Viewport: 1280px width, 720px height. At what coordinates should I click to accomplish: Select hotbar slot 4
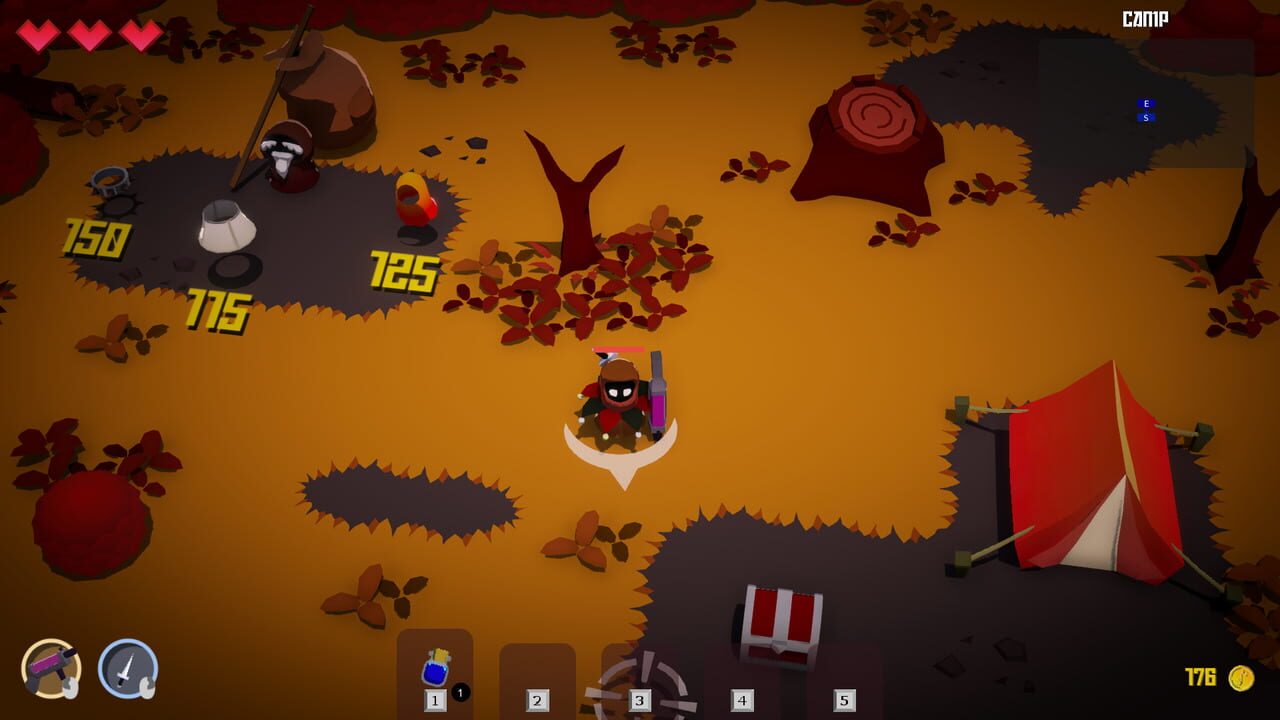[740, 697]
